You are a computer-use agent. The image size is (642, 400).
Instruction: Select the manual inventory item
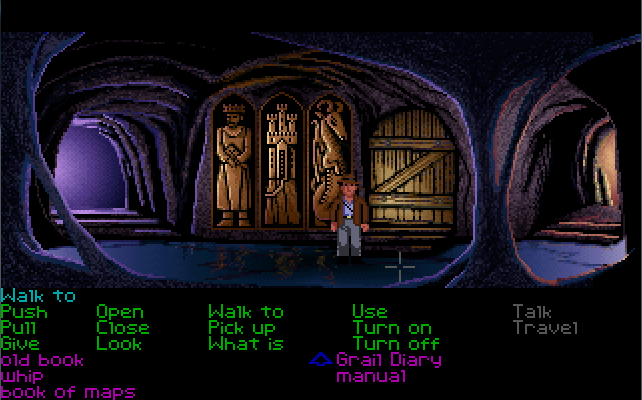[371, 377]
